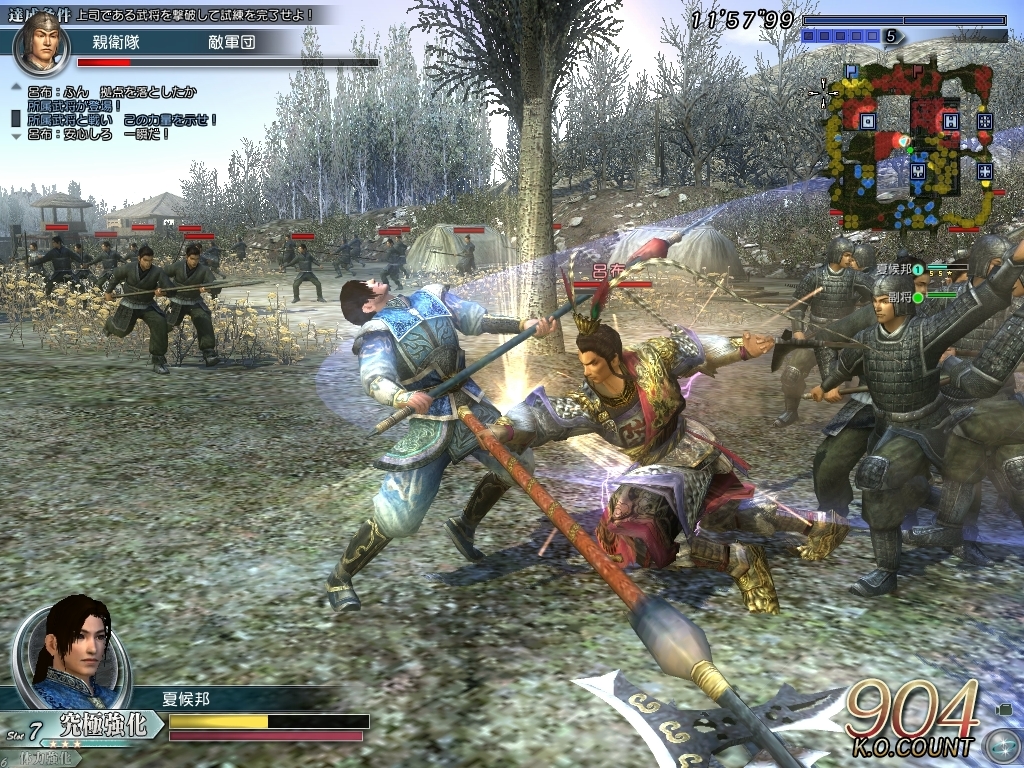The width and height of the screenshot is (1024, 768).
Task: Choose the 体力強化 slot 6 item
Action: pos(44,759)
